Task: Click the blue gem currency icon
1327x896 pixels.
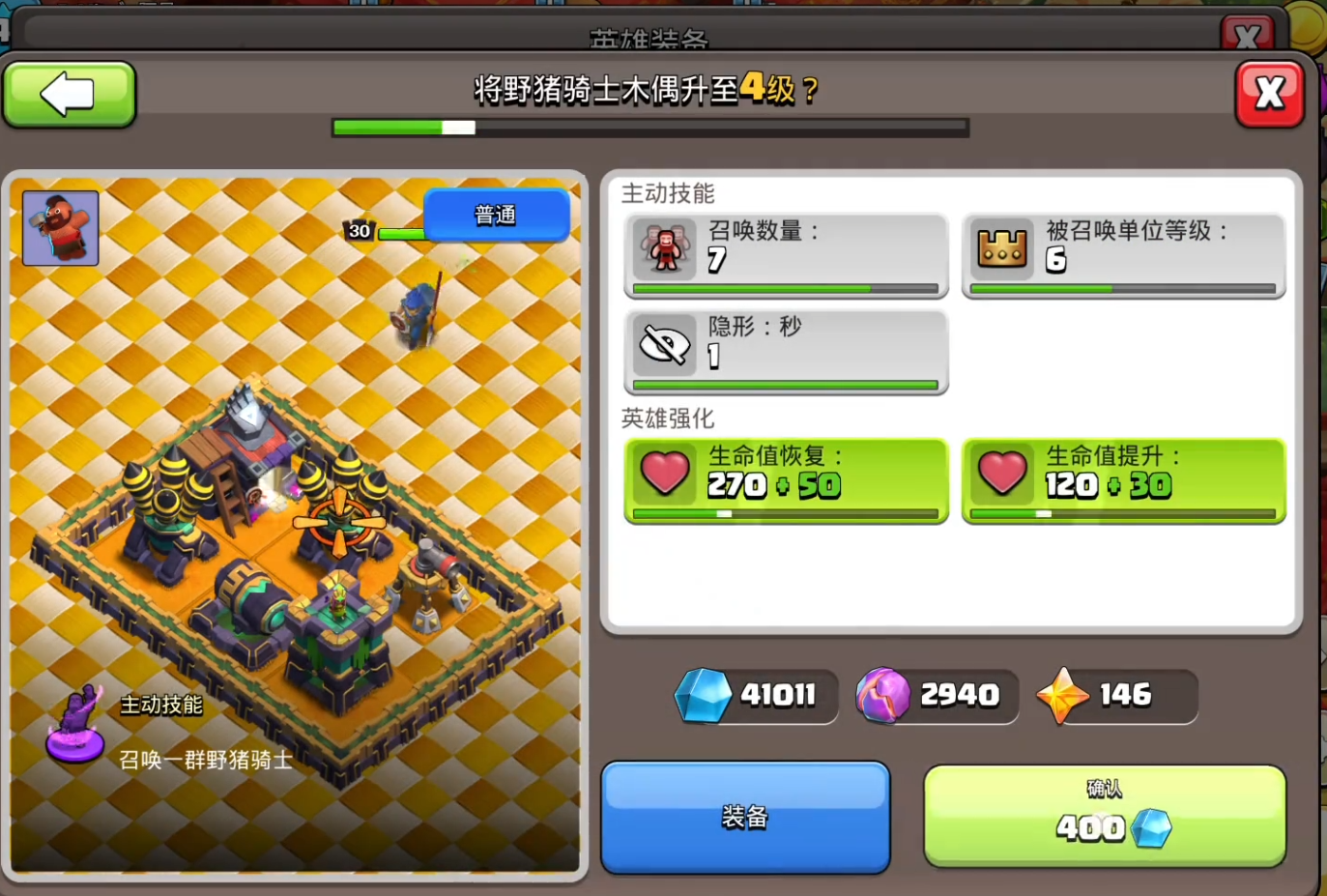Action: [706, 695]
